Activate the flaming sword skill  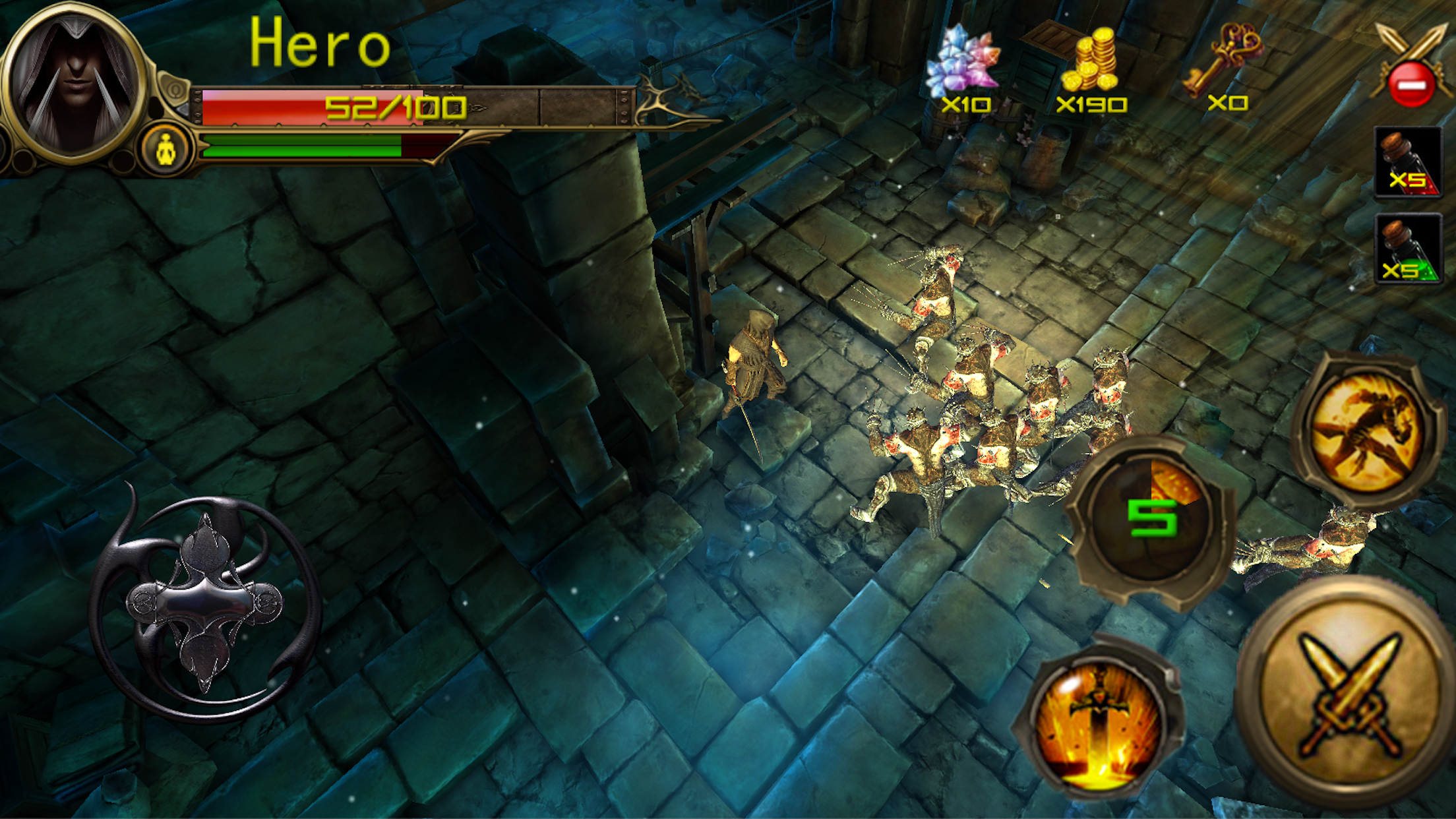(x=1098, y=724)
